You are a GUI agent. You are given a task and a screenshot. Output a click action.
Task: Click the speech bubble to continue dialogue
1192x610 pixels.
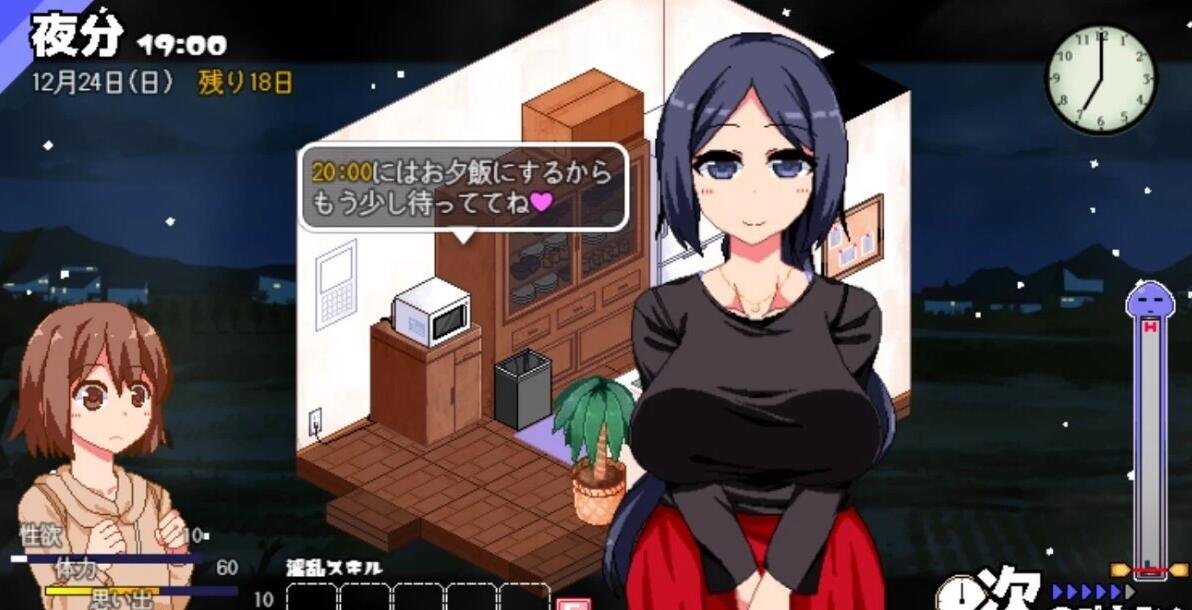click(463, 187)
